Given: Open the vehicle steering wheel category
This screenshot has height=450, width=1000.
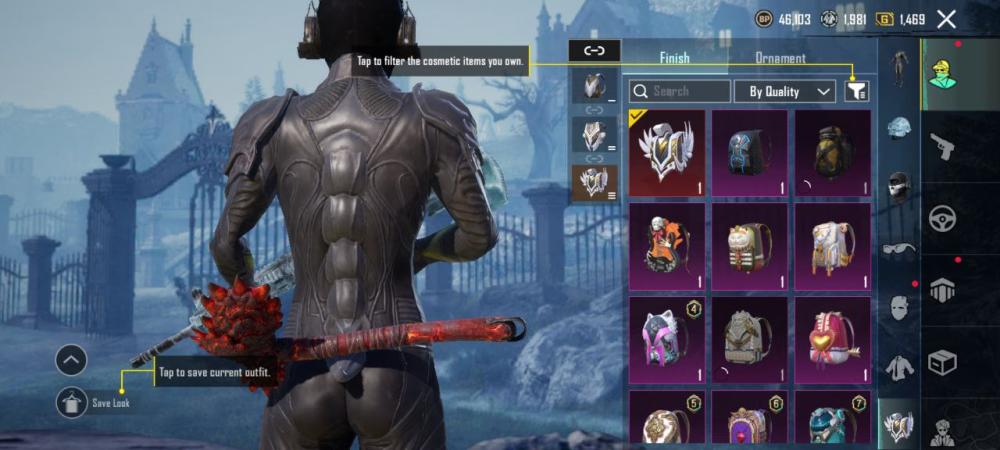Looking at the screenshot, I should point(942,218).
